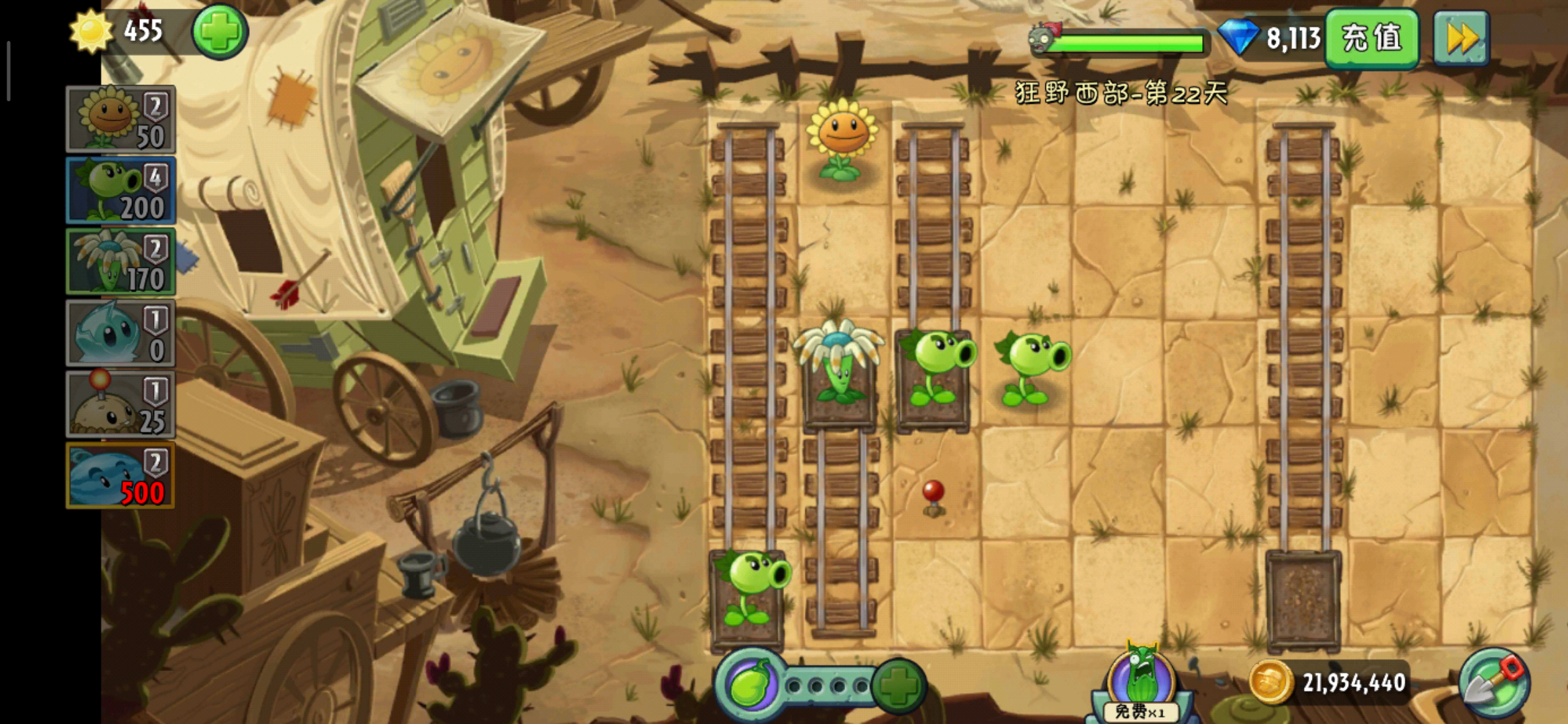Image resolution: width=1568 pixels, height=724 pixels.
Task: Select the Sunflower seed packet
Action: 121,119
